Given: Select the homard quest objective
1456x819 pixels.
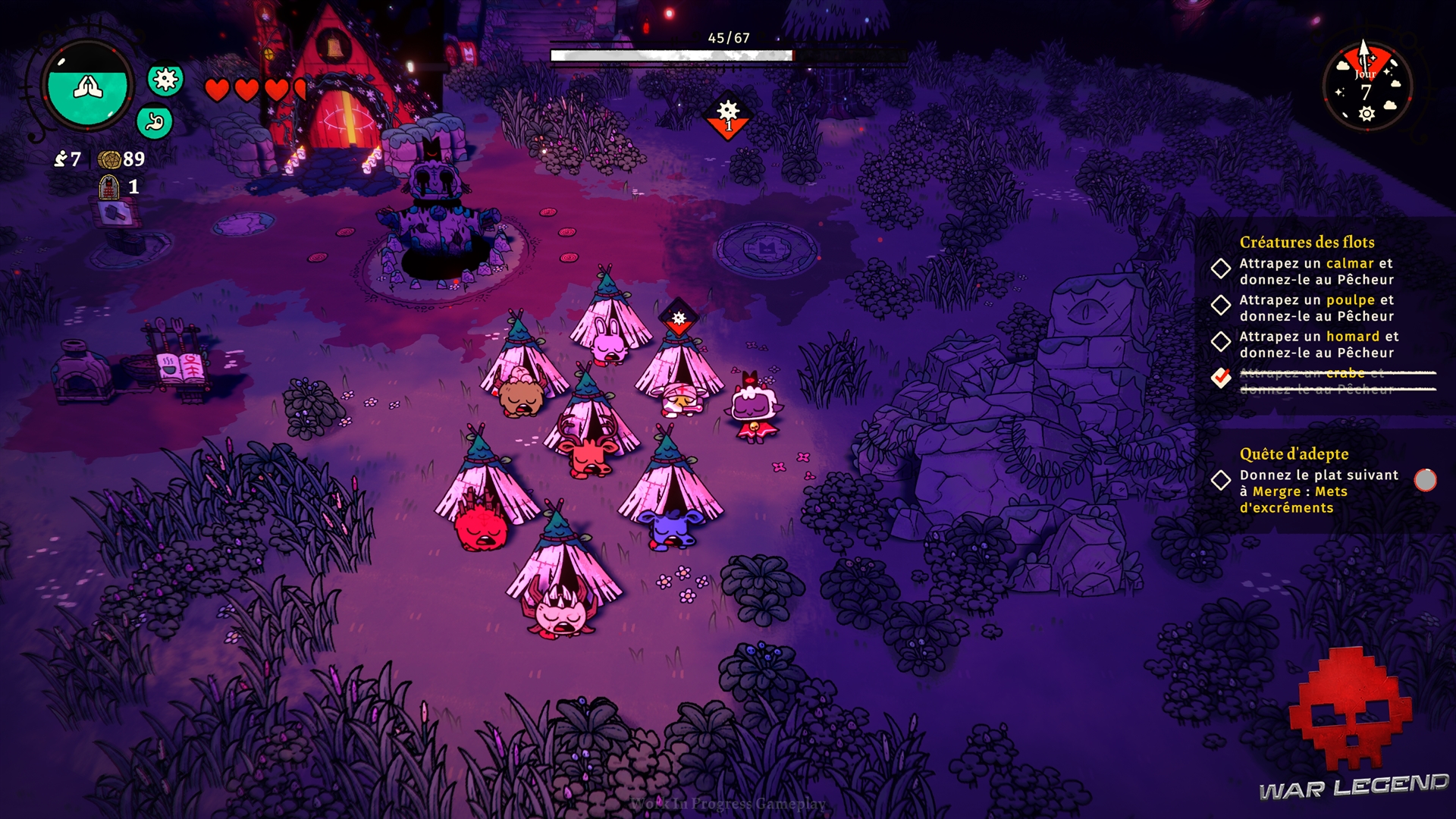Looking at the screenshot, I should (1318, 344).
